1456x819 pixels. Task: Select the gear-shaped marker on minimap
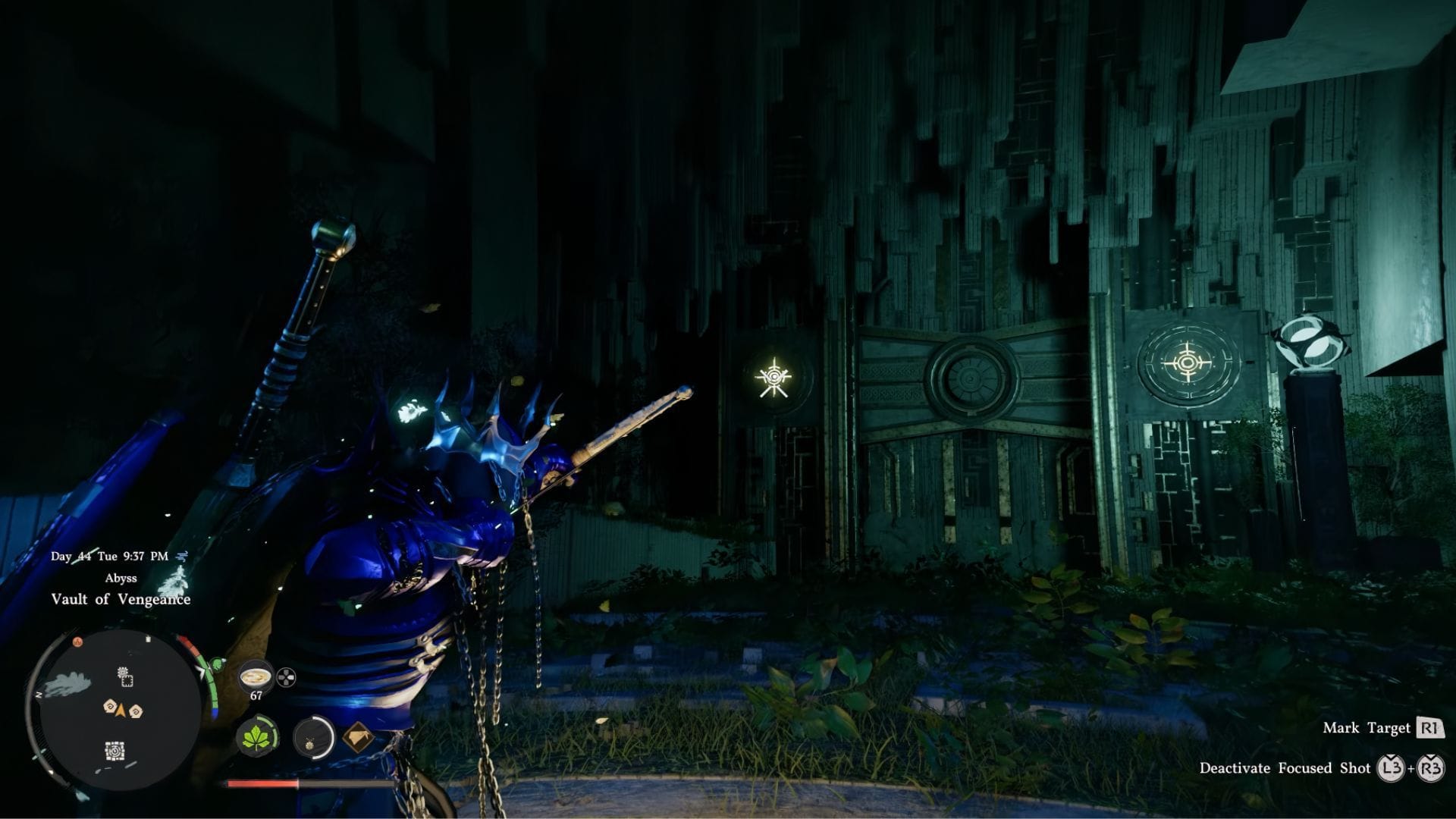pos(126,676)
